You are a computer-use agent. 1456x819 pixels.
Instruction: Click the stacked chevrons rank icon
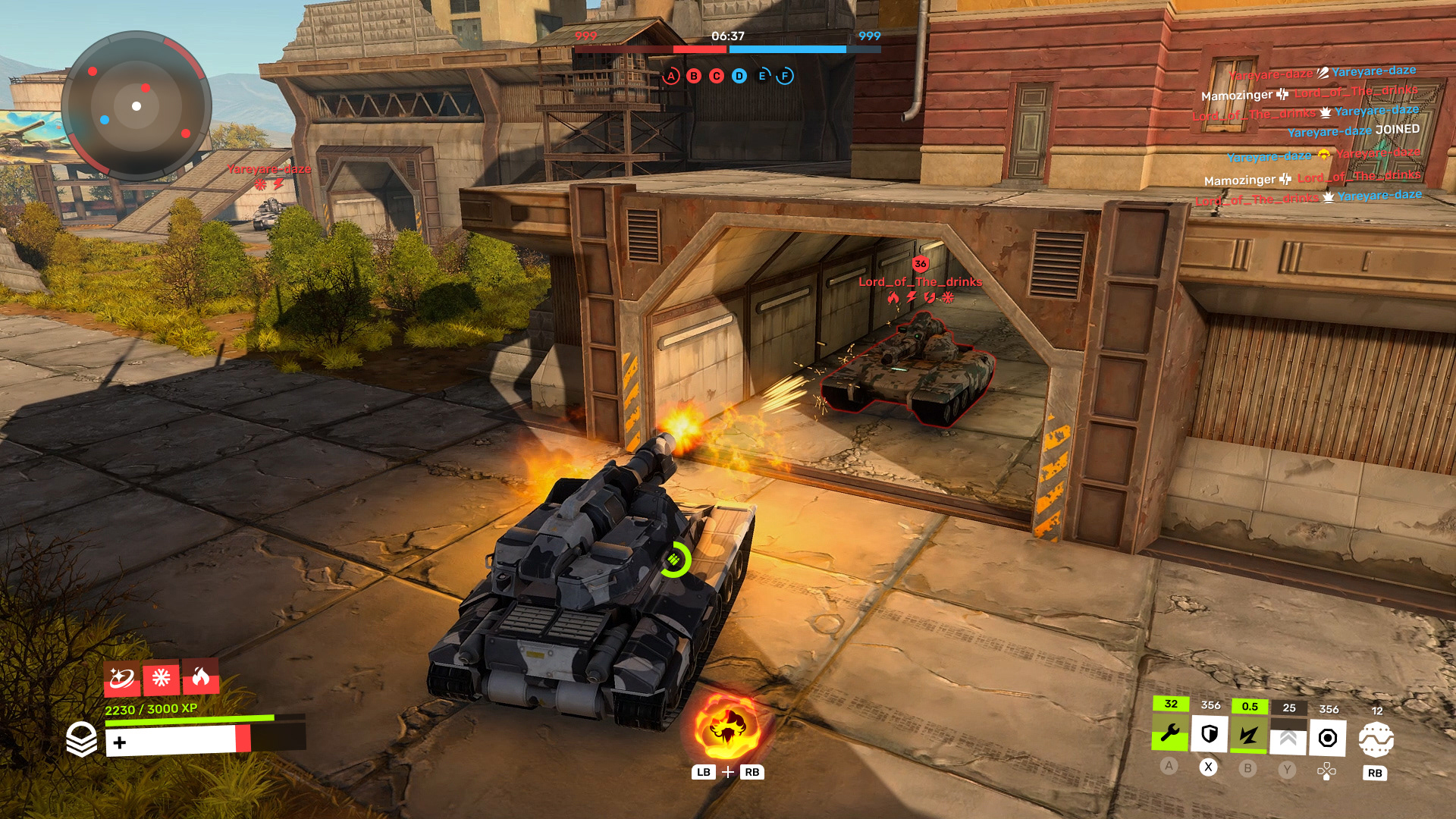point(81,739)
